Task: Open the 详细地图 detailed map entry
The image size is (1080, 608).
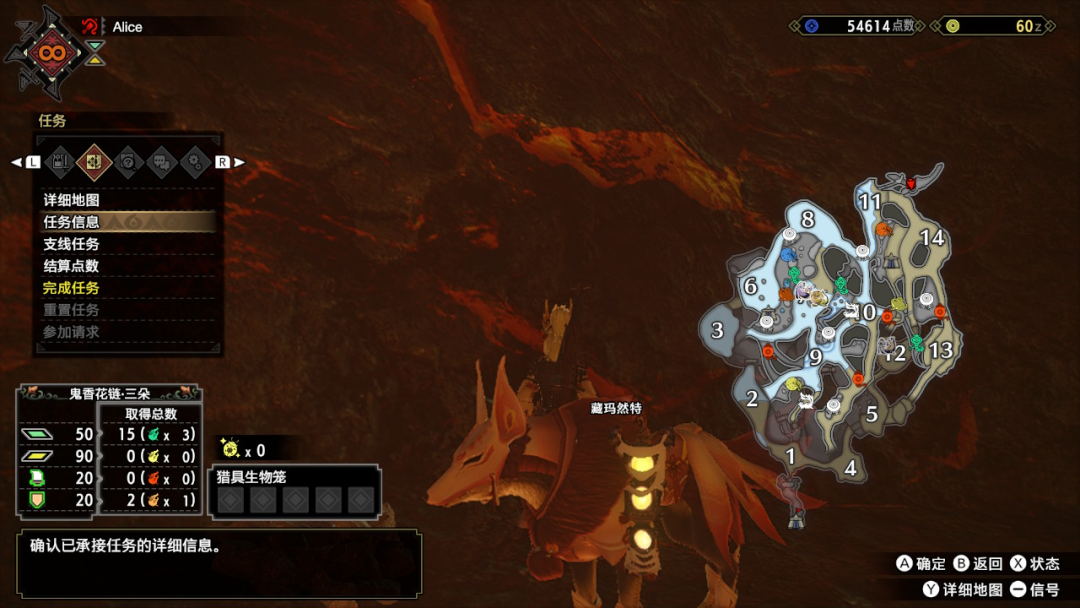Action: (71, 200)
